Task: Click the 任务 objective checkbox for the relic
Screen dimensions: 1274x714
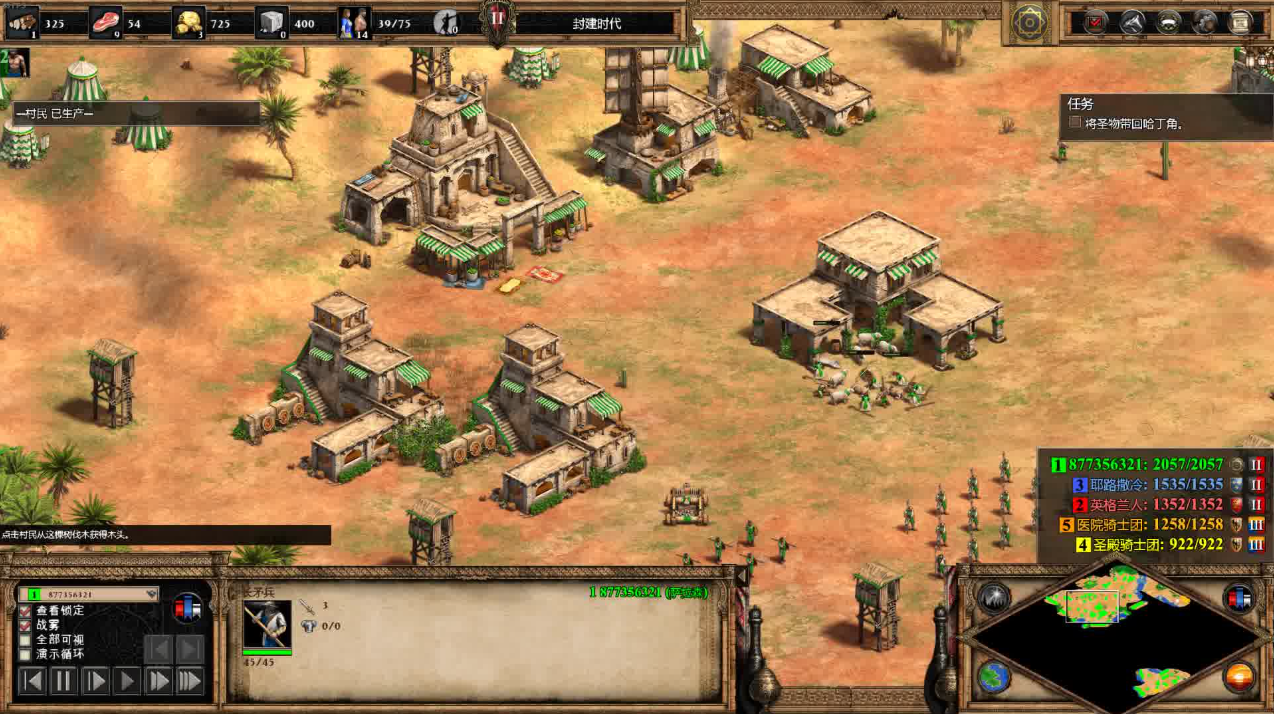Action: [1075, 123]
